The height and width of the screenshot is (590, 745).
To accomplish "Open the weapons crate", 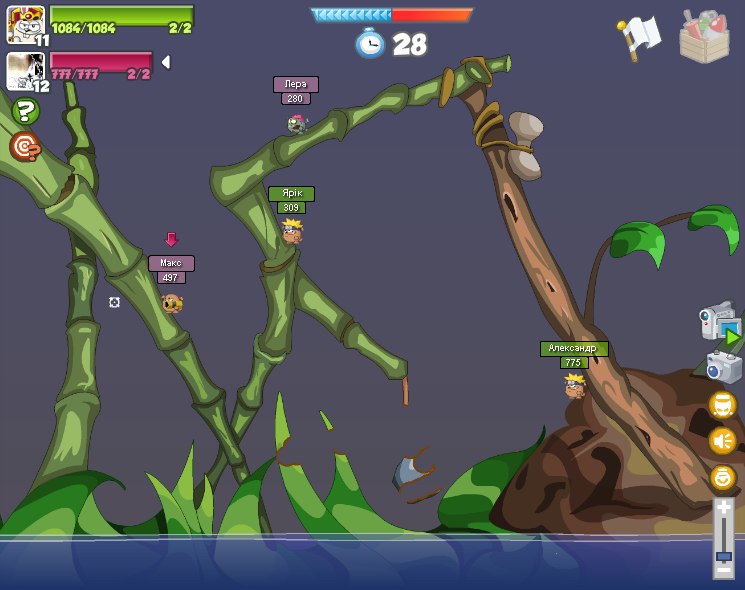I will click(704, 37).
